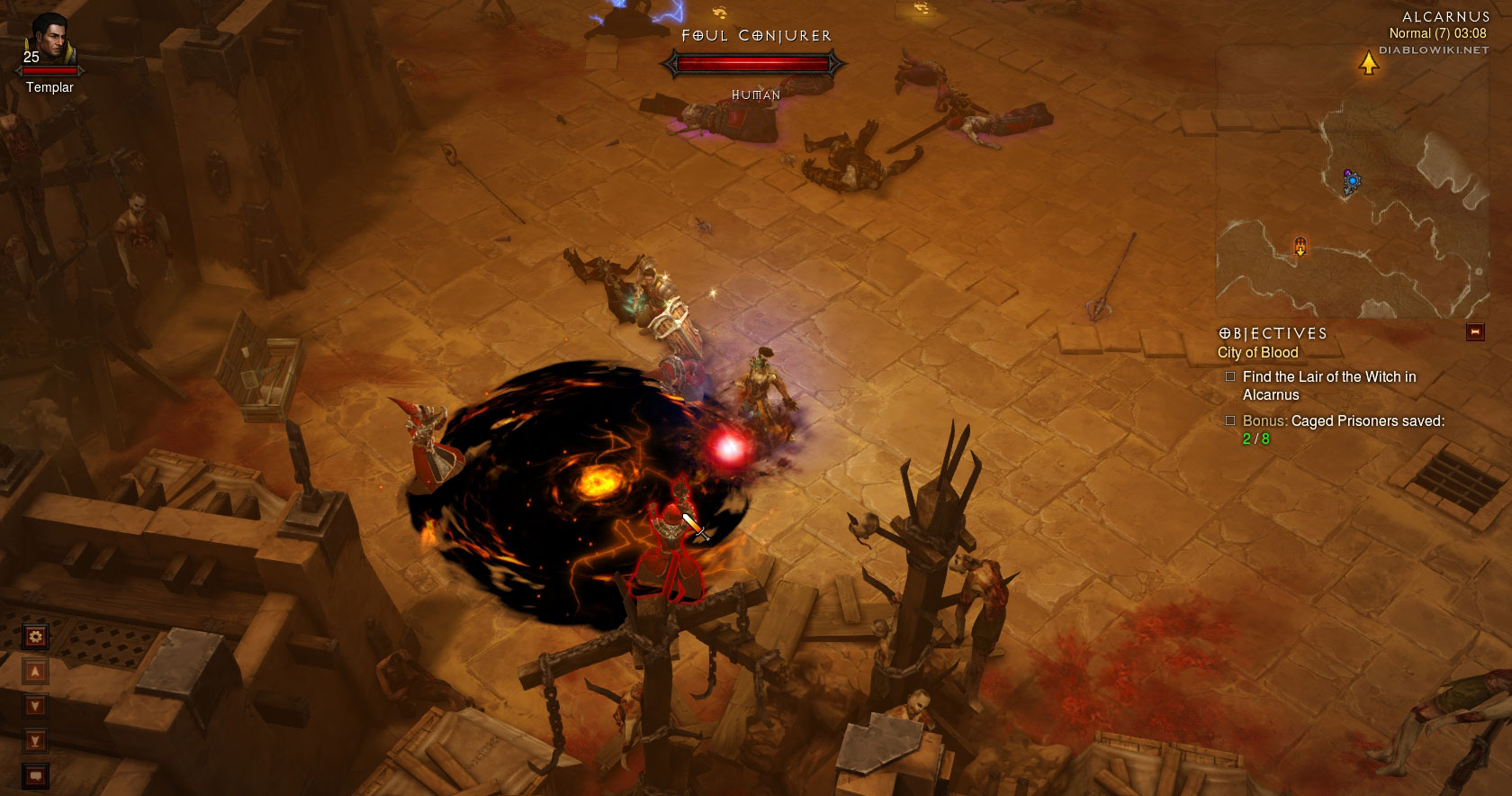Click the chat scroll-up arrow button
Viewport: 1512px width, 796px height.
coord(36,672)
